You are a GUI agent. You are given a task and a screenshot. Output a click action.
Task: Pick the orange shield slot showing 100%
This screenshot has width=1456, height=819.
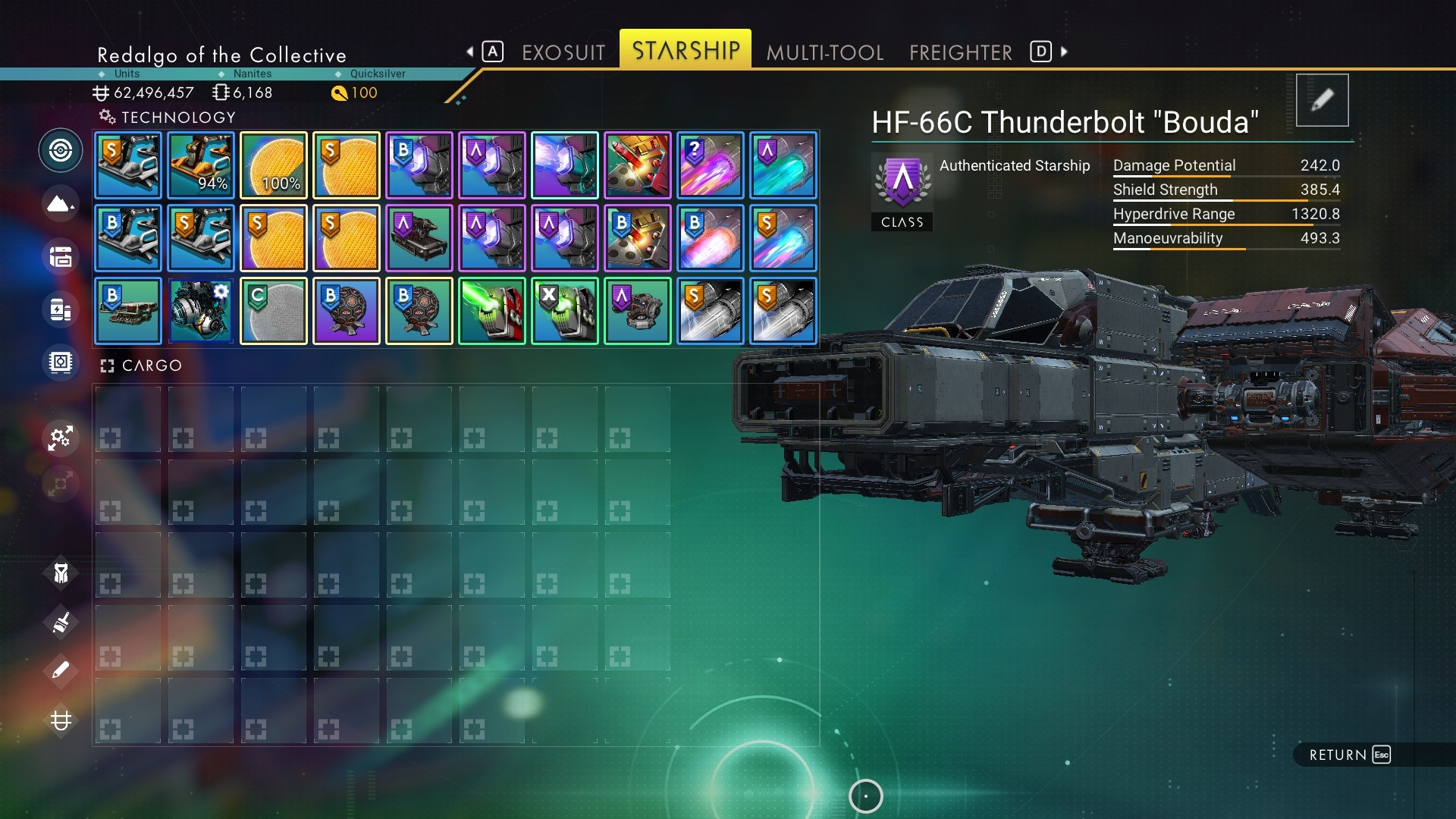click(x=274, y=165)
